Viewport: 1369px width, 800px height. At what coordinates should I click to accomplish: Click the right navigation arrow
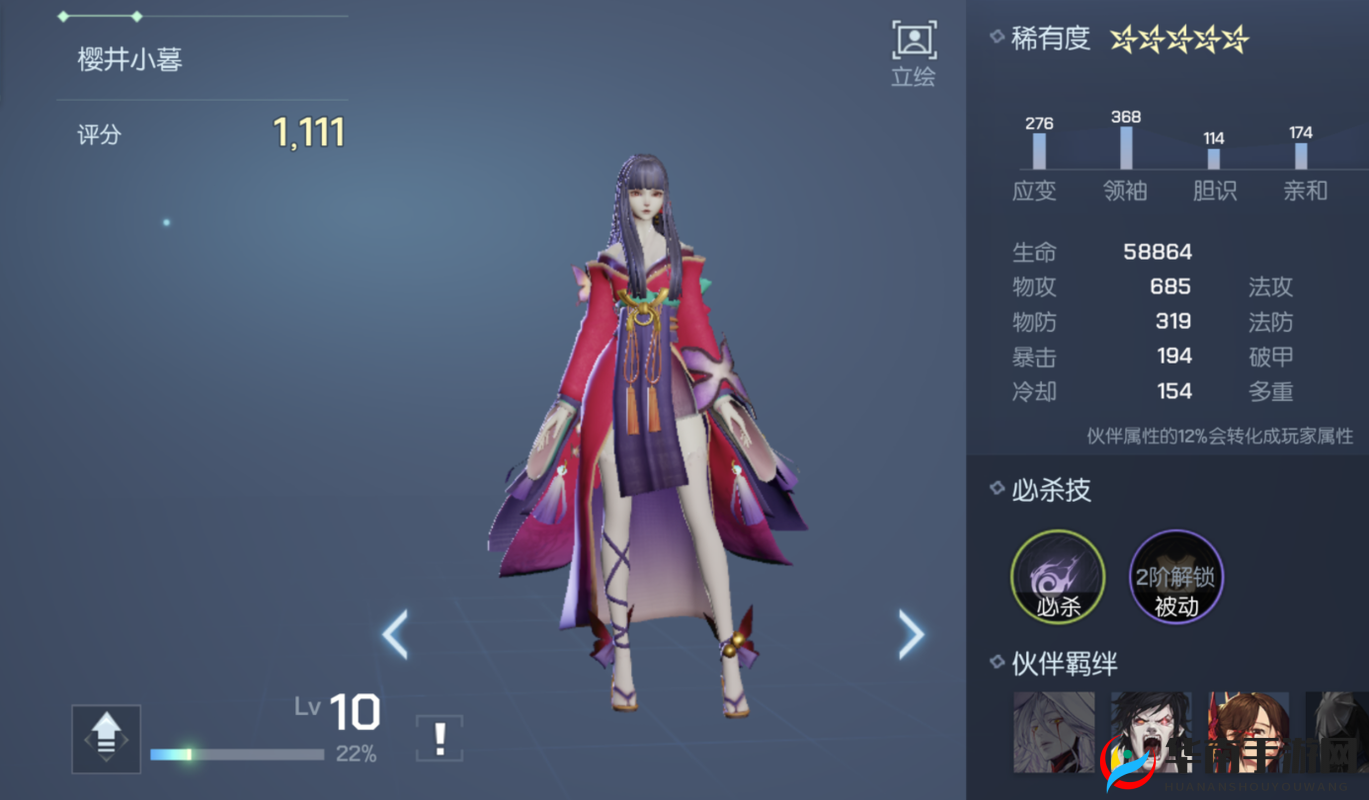point(910,635)
